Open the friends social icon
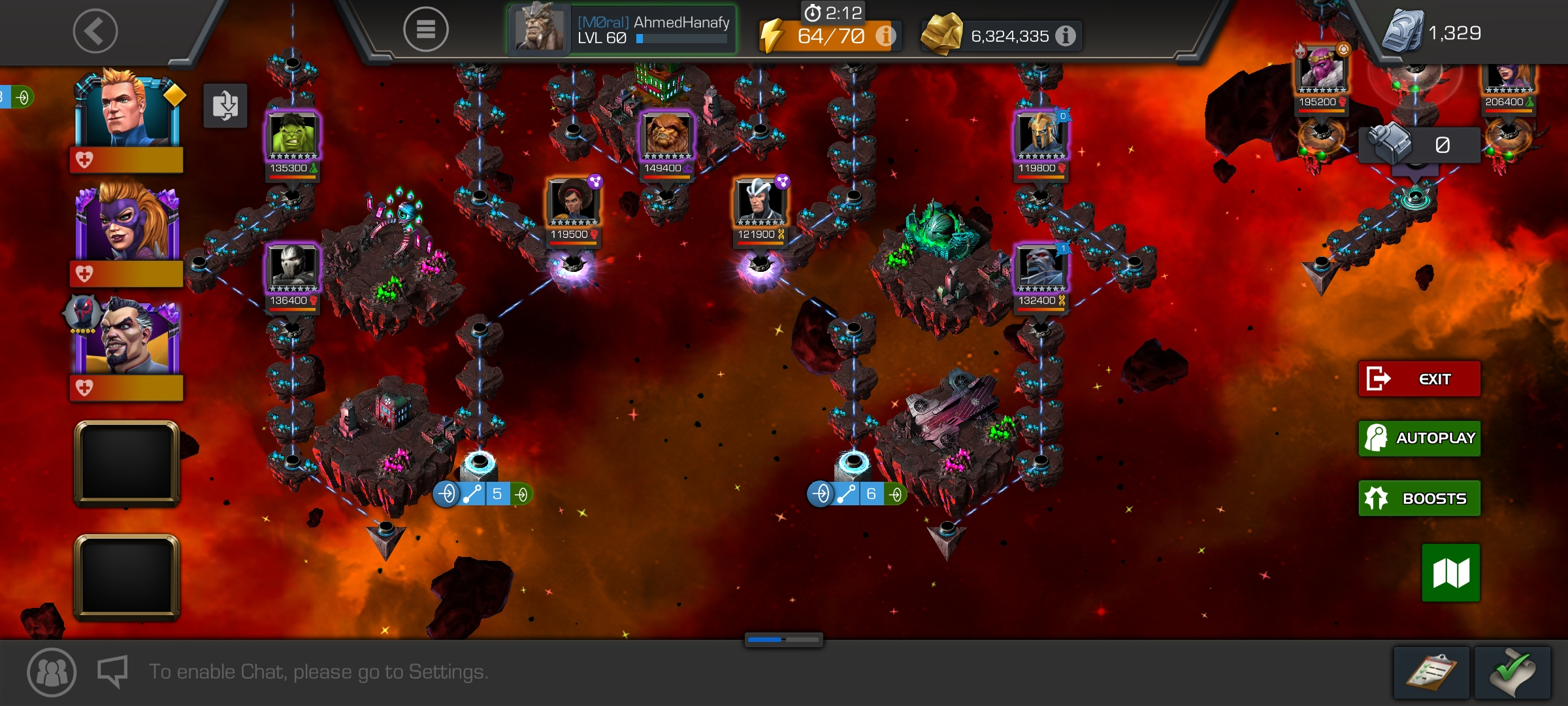 [x=52, y=672]
